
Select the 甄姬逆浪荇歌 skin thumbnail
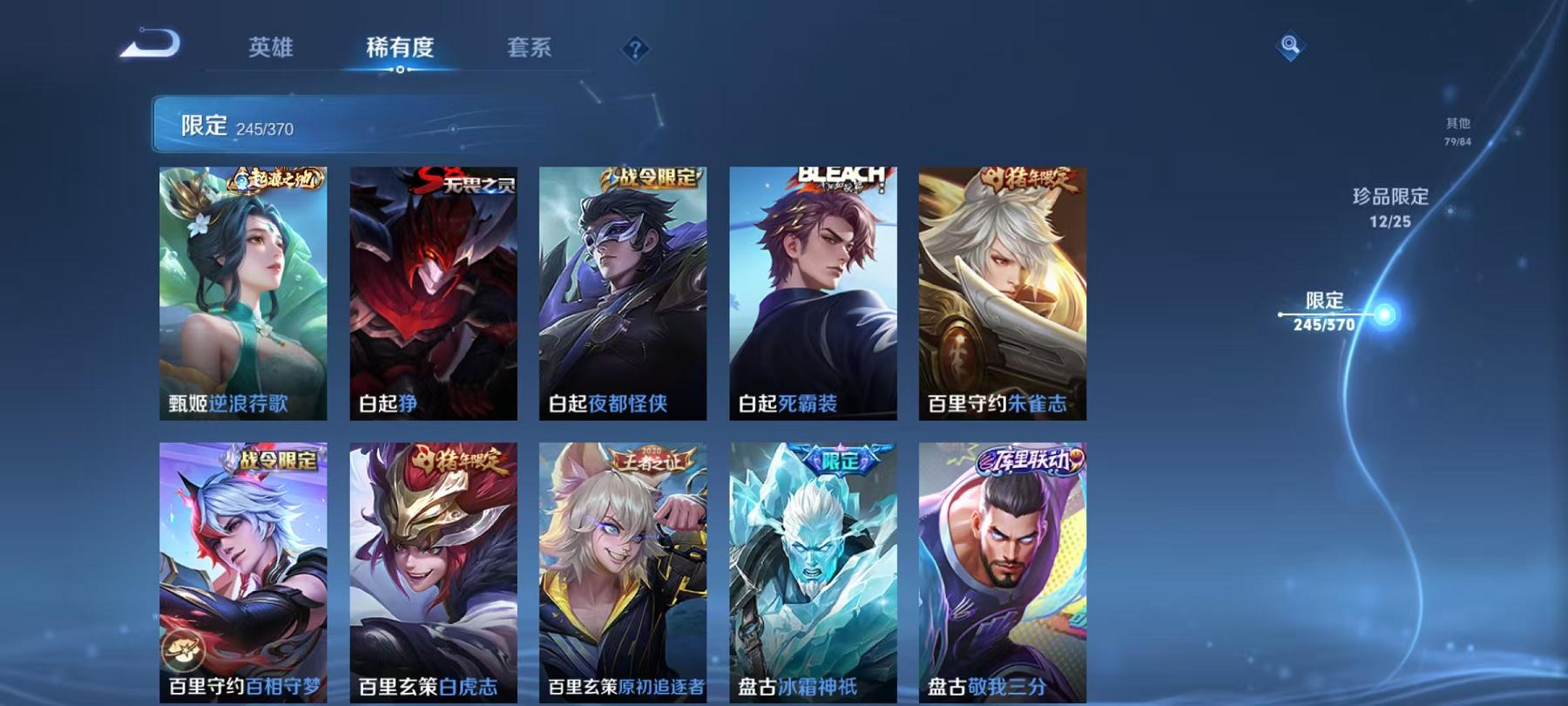point(244,296)
